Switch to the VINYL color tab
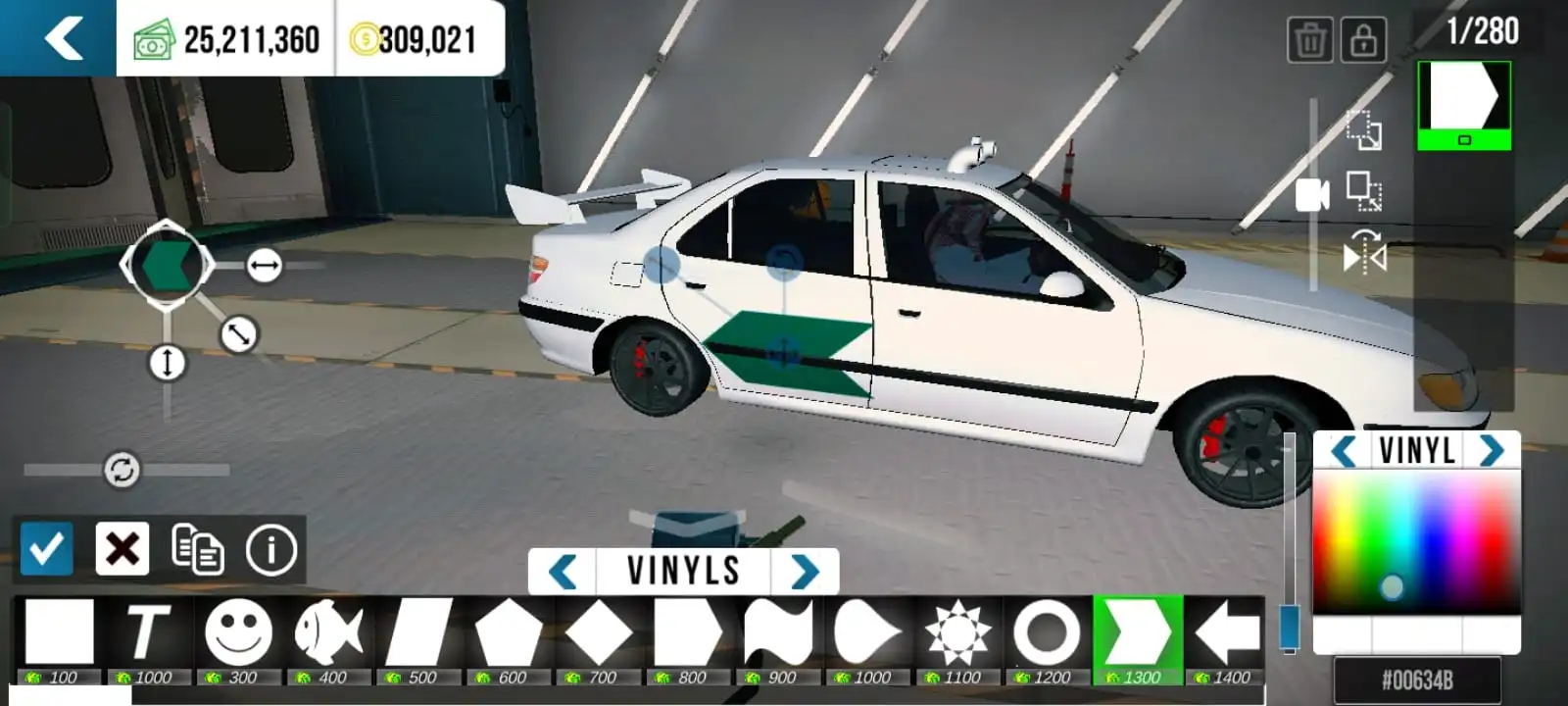 click(1418, 451)
